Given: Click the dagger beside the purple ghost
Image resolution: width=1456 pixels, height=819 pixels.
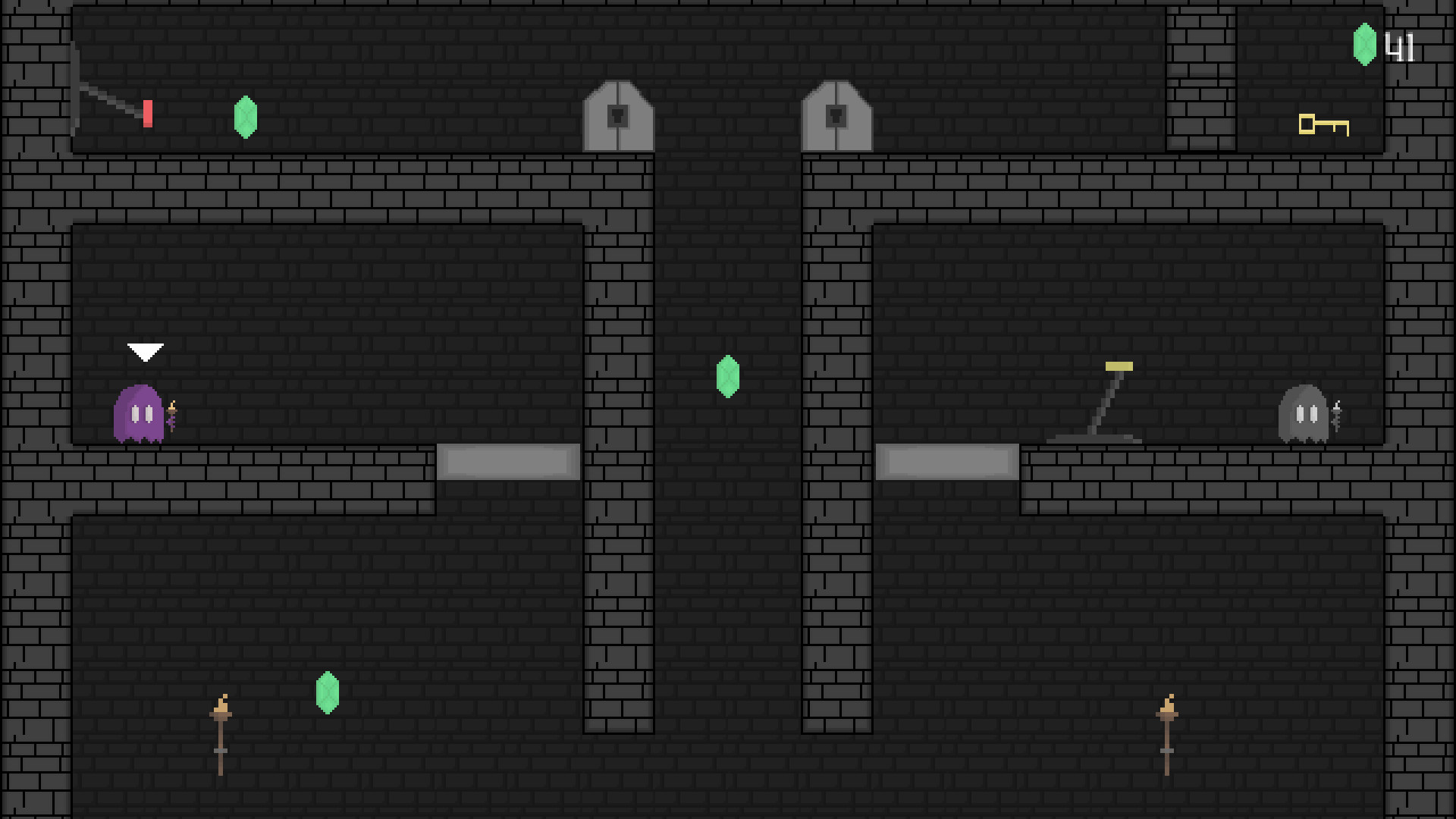Looking at the screenshot, I should pos(173,416).
